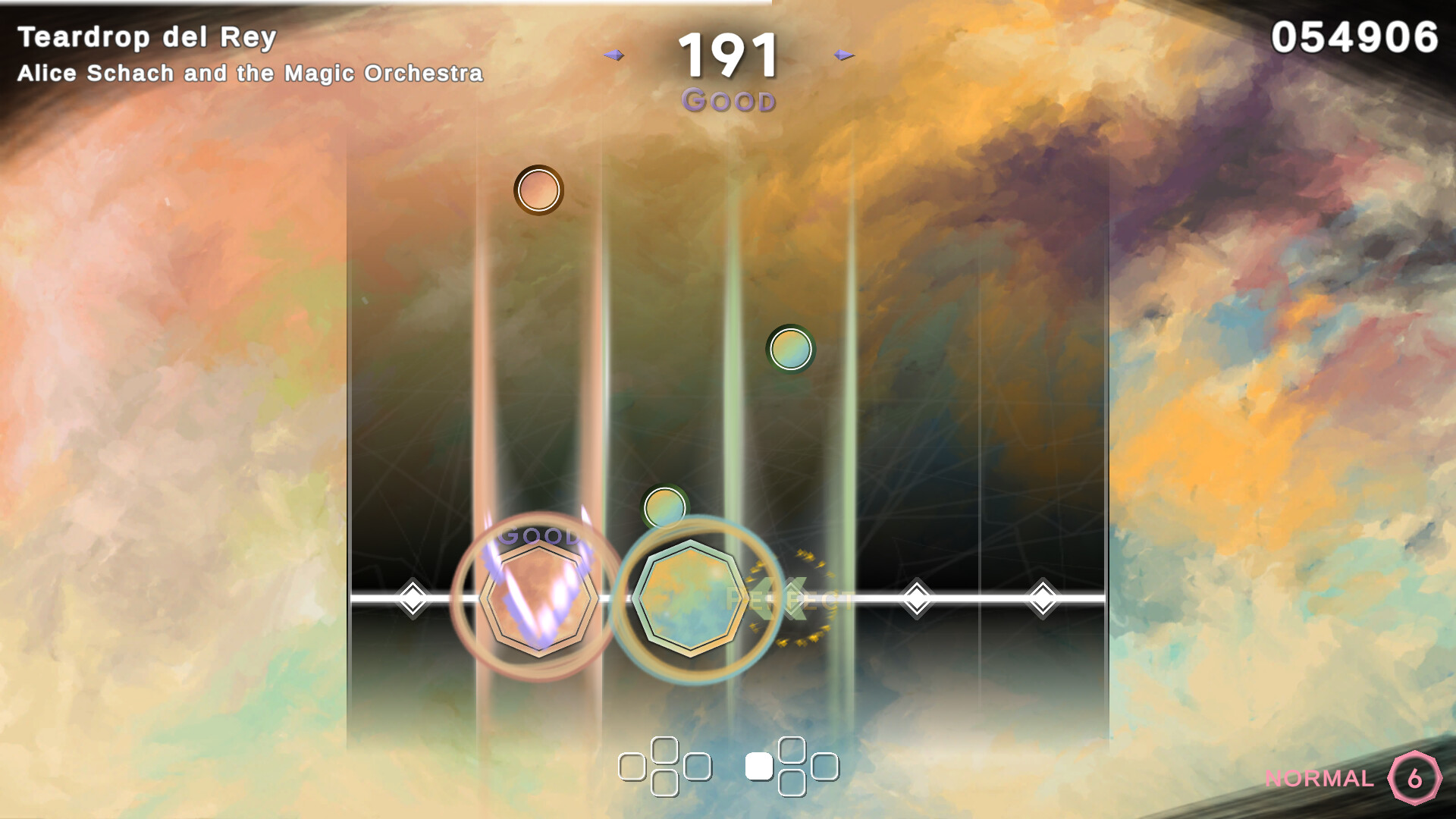The image size is (1456, 819).
Task: Expand the leftmost diamond on the judgment line
Action: 413,600
